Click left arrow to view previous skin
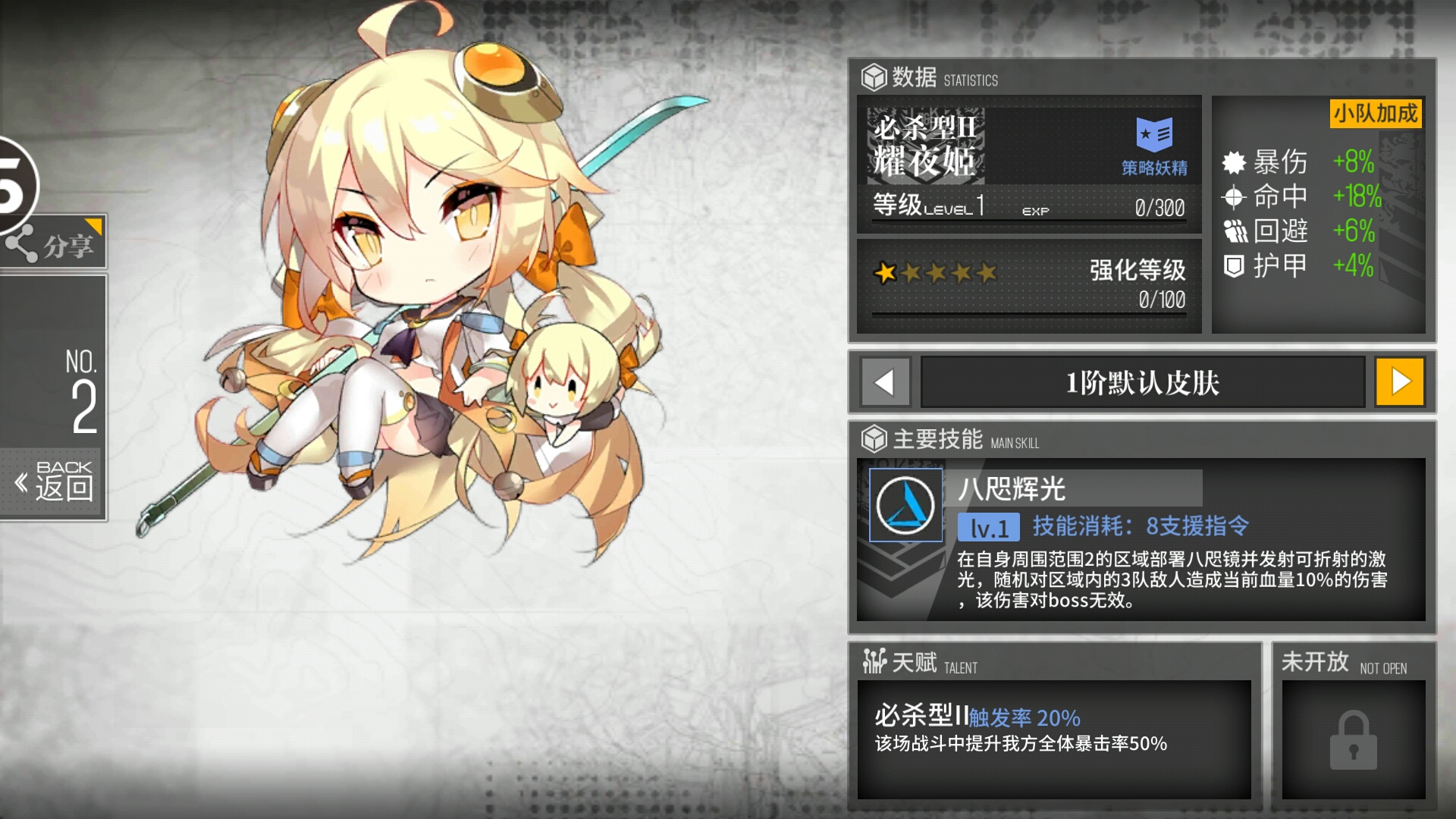1456x819 pixels. coord(884,382)
